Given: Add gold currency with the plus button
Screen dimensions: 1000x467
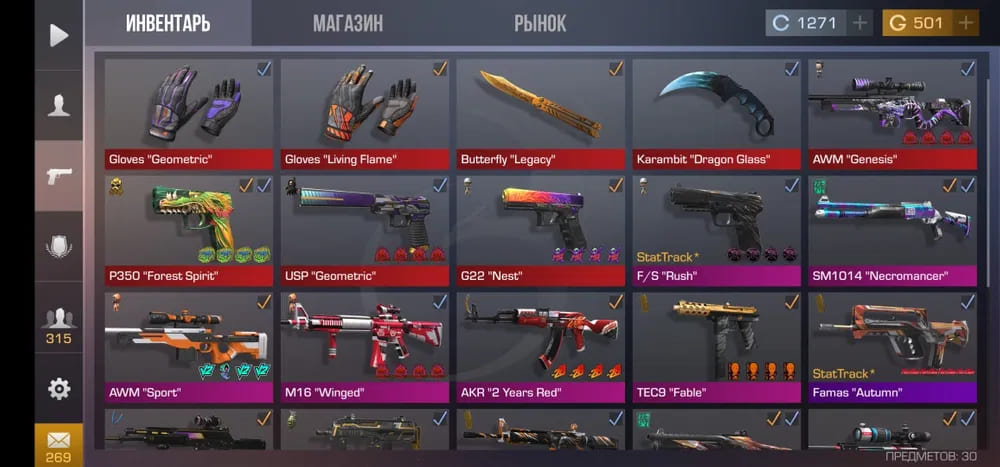Looking at the screenshot, I should point(965,23).
